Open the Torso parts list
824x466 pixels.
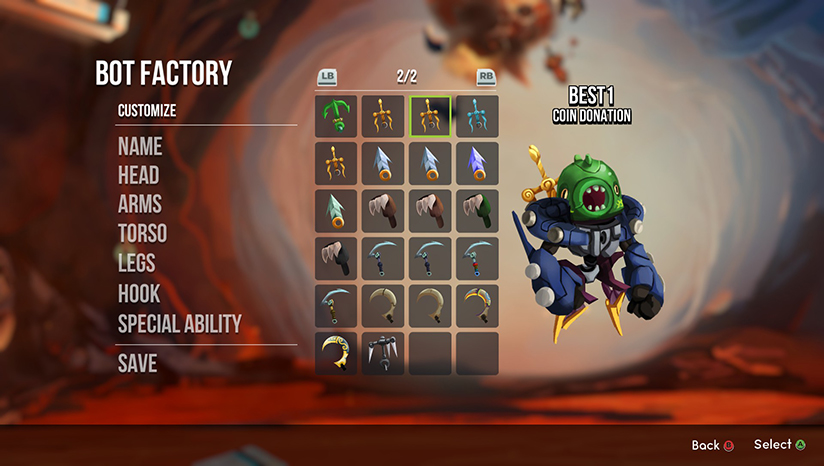coord(143,234)
